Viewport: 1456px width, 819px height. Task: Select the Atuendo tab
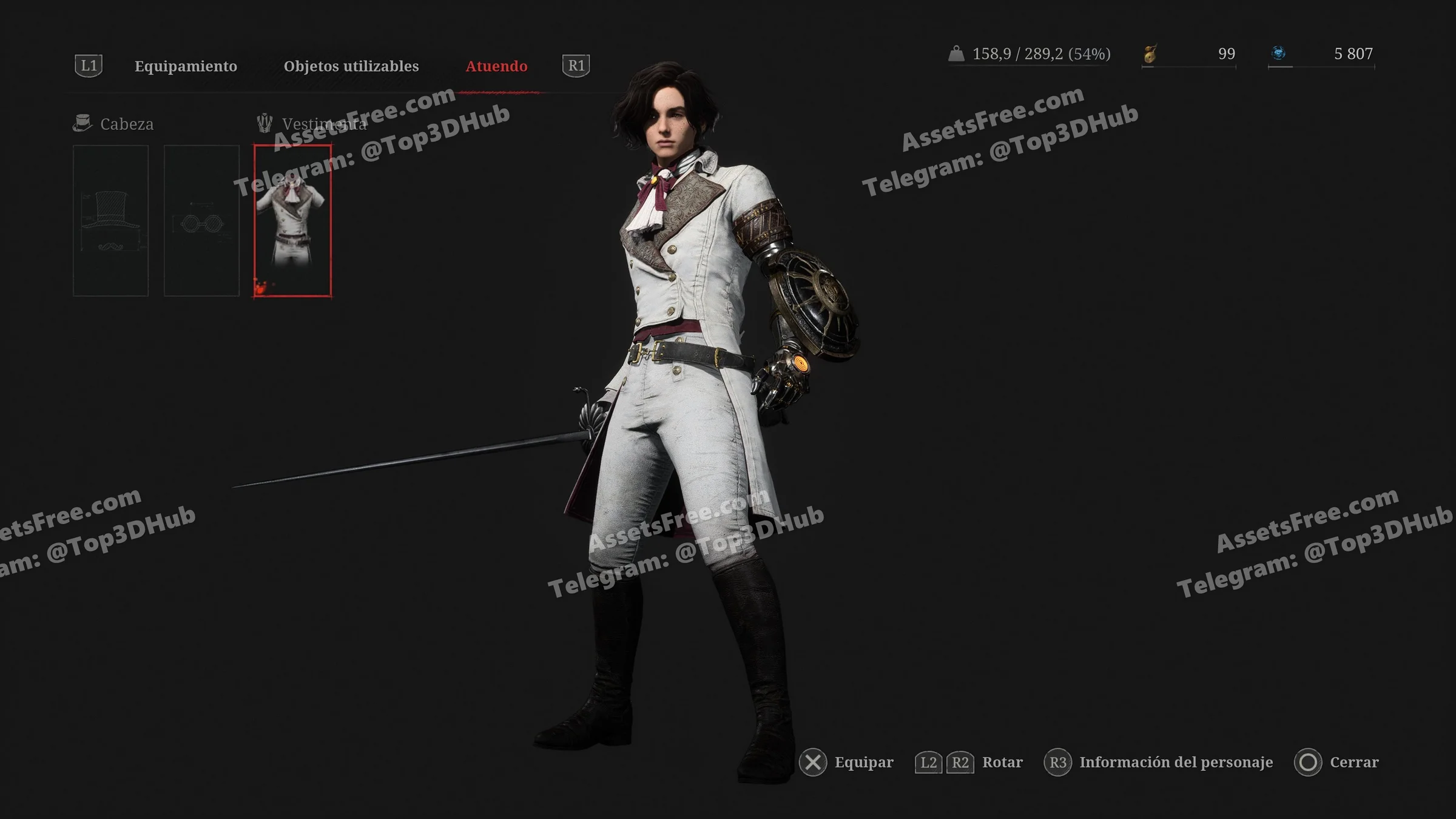point(496,66)
